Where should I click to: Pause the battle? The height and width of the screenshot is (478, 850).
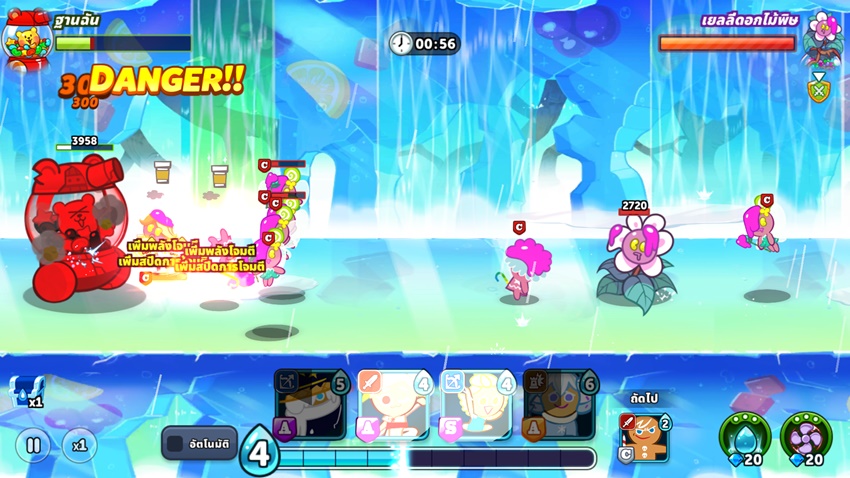pos(33,444)
